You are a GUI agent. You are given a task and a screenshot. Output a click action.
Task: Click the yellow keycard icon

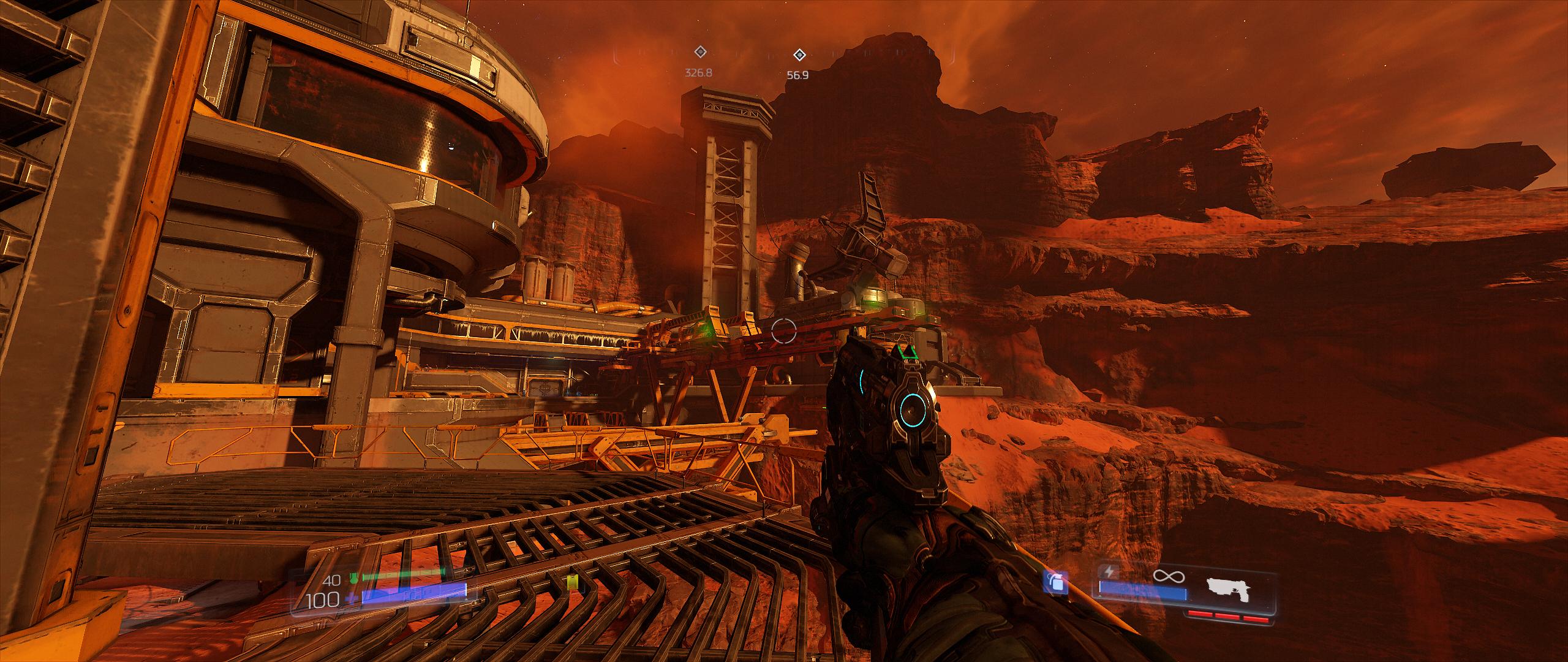pos(573,584)
